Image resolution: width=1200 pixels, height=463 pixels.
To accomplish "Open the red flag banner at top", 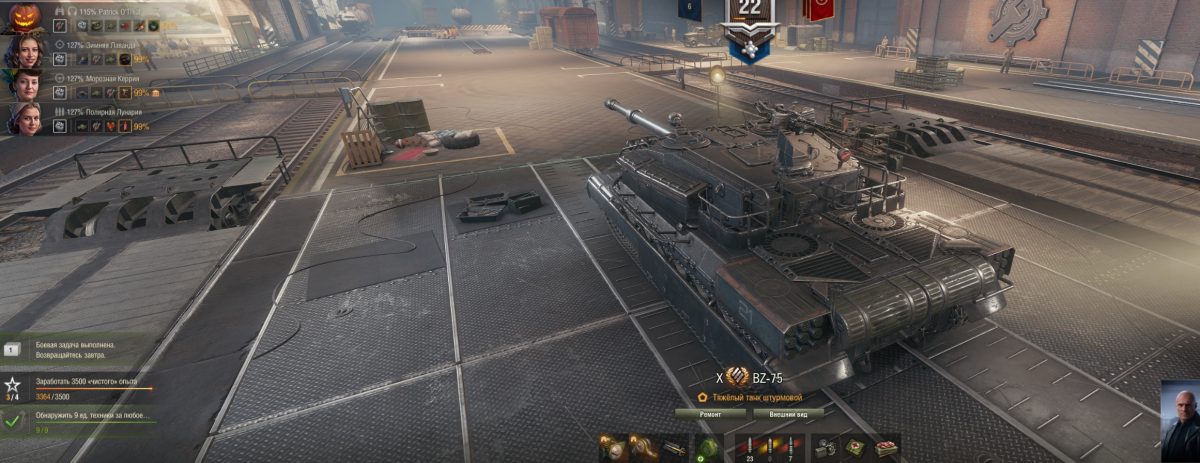I will tap(817, 10).
